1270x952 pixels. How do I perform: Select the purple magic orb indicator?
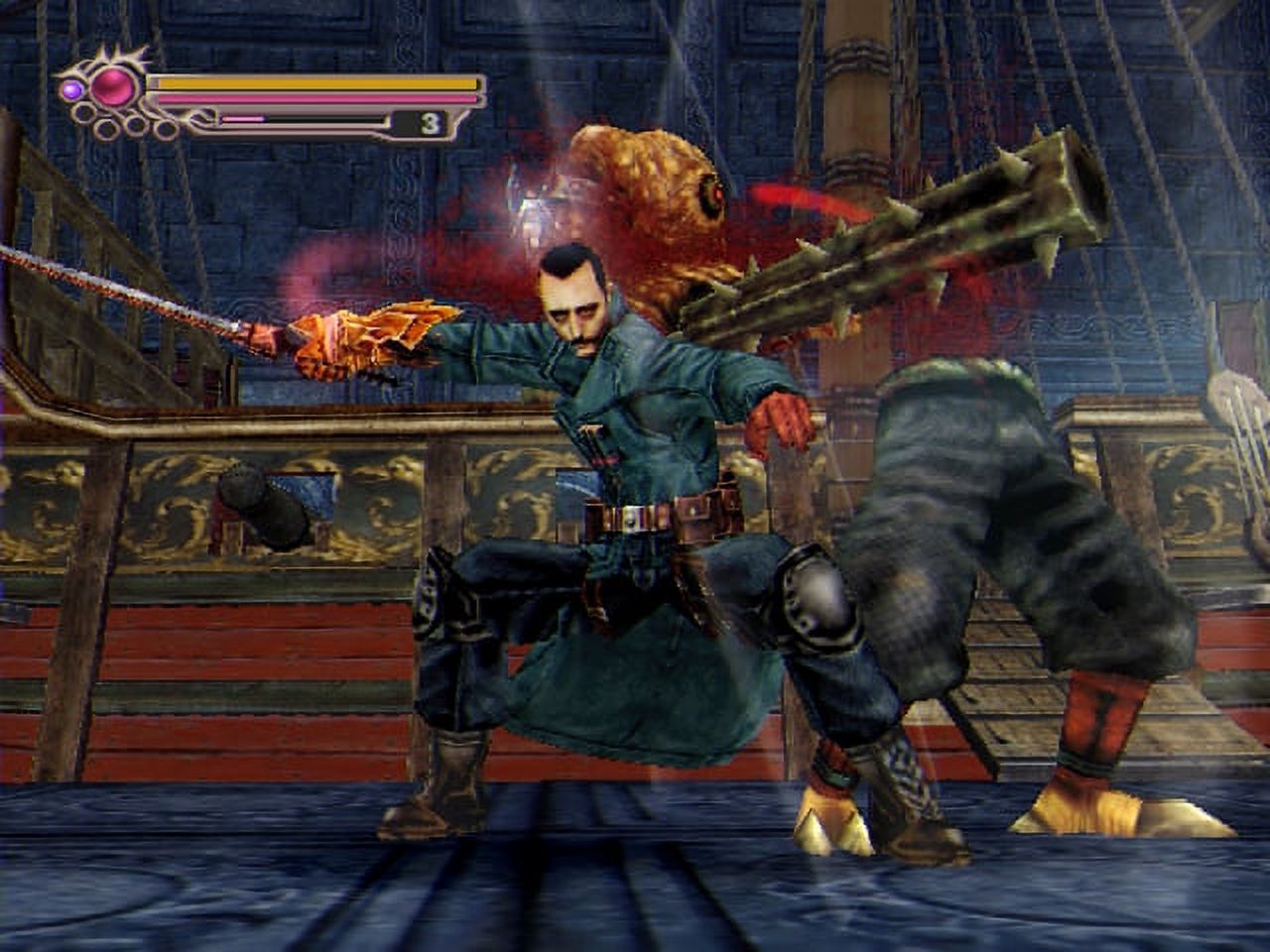tap(72, 89)
